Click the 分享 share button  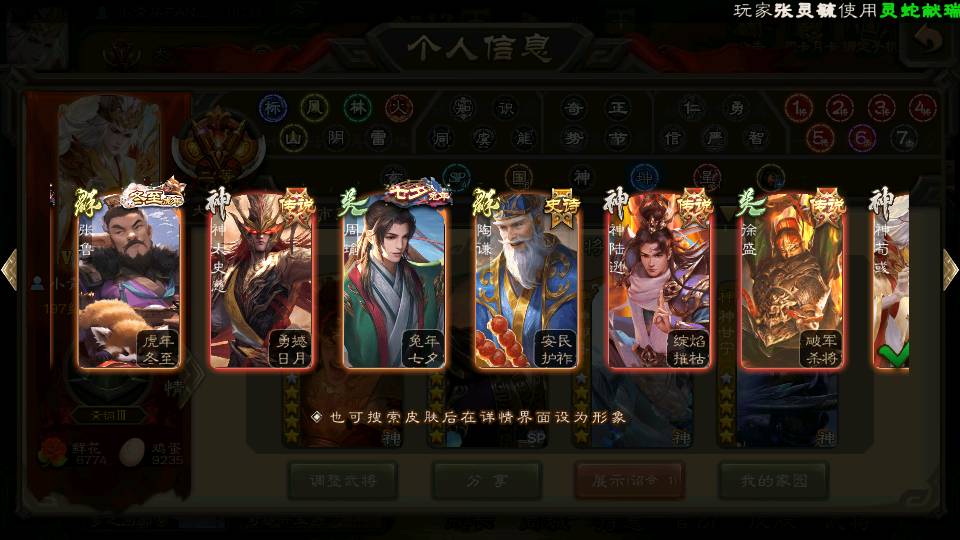[487, 480]
